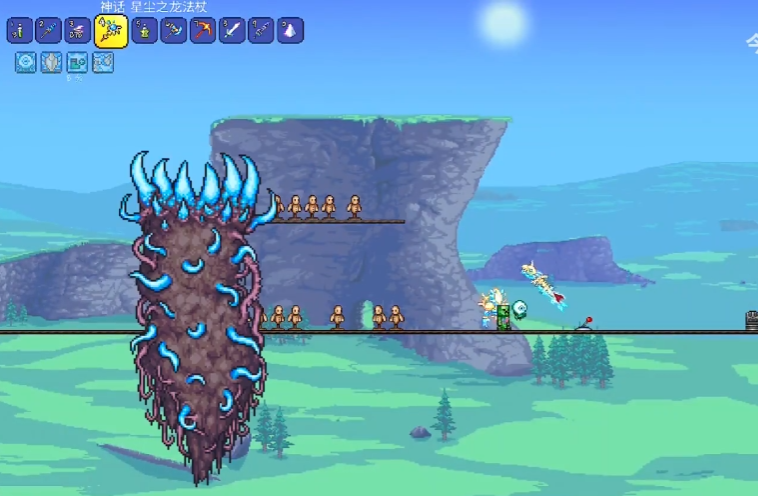Choose the blue staff in slot 2

[x=49, y=31]
